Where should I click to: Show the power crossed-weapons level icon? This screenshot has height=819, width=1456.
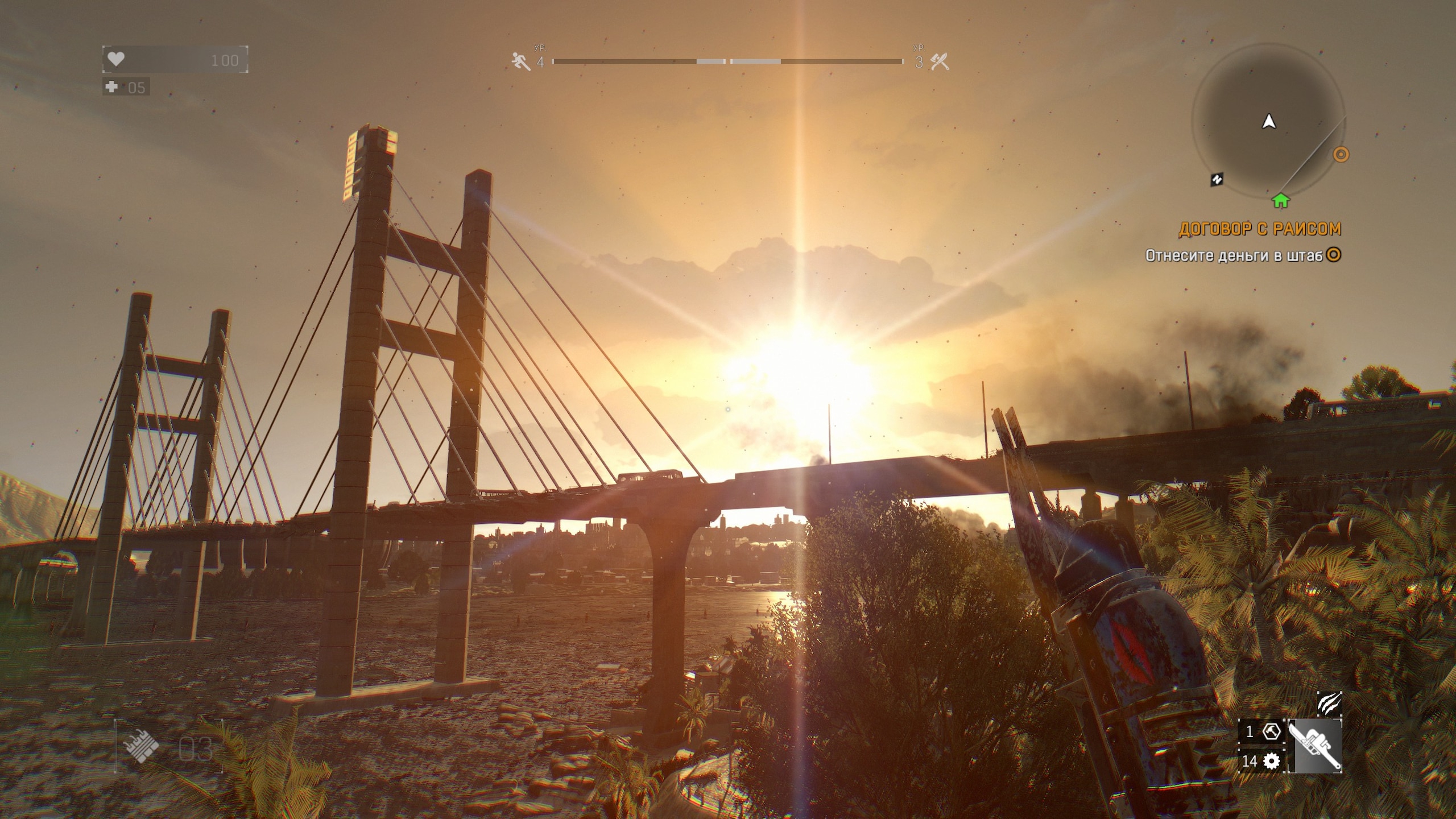point(940,61)
